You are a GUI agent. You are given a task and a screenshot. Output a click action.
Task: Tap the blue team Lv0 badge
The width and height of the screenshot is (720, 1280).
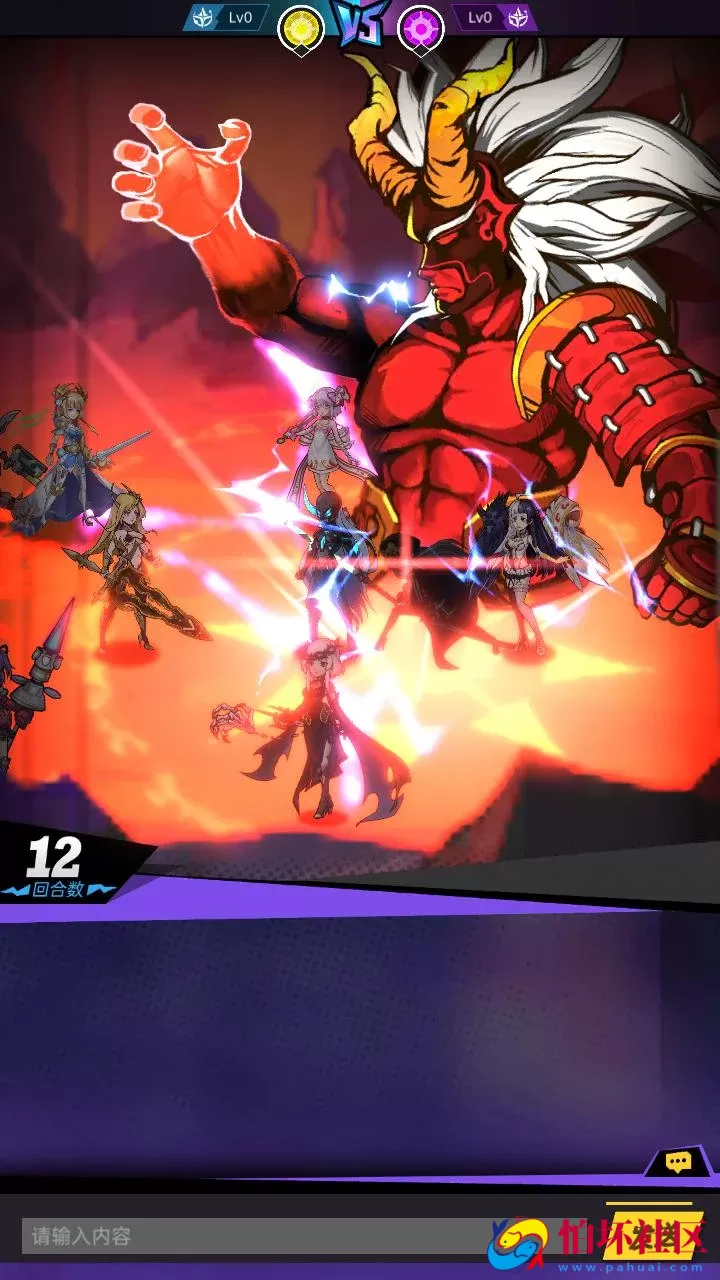pyautogui.click(x=226, y=18)
